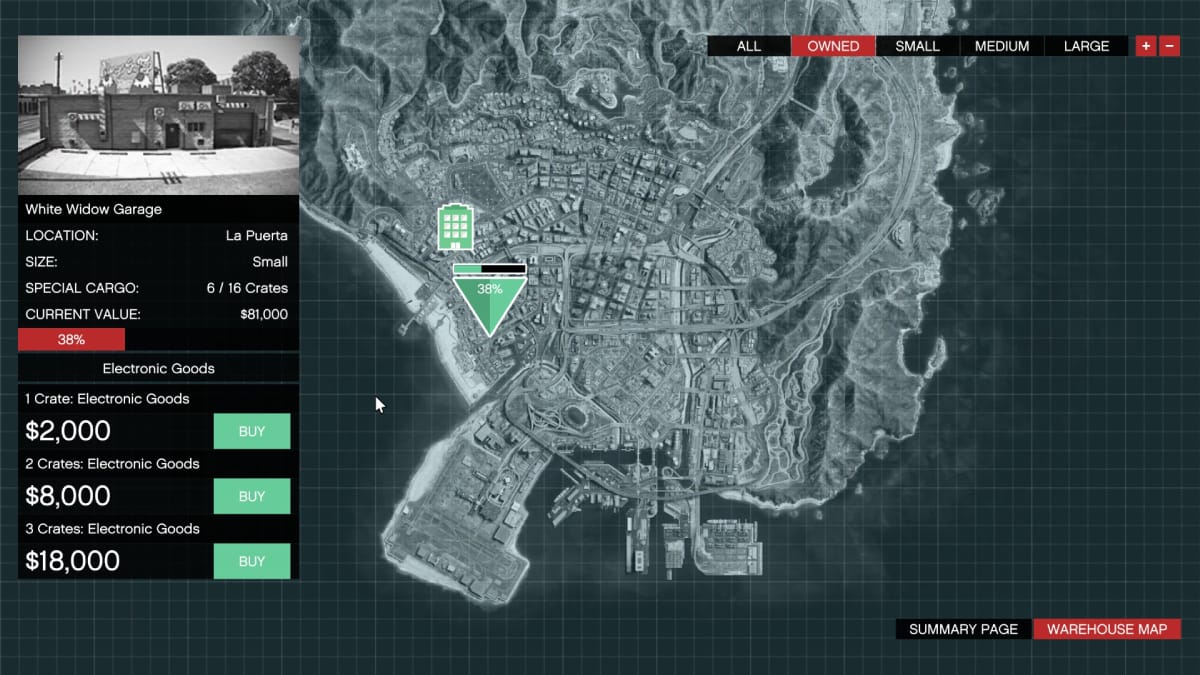The width and height of the screenshot is (1200, 675).
Task: Open the SUMMARY PAGE
Action: (963, 629)
